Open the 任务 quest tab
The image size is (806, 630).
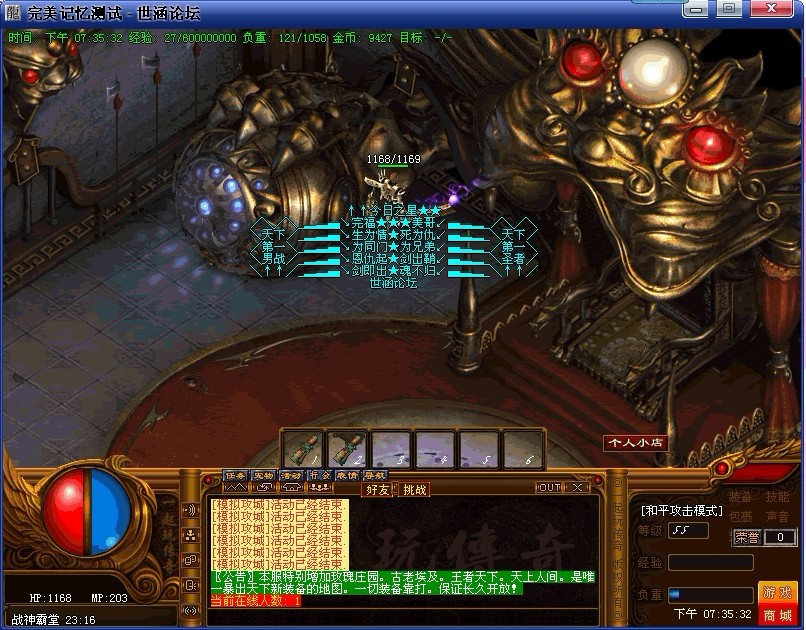(x=234, y=475)
